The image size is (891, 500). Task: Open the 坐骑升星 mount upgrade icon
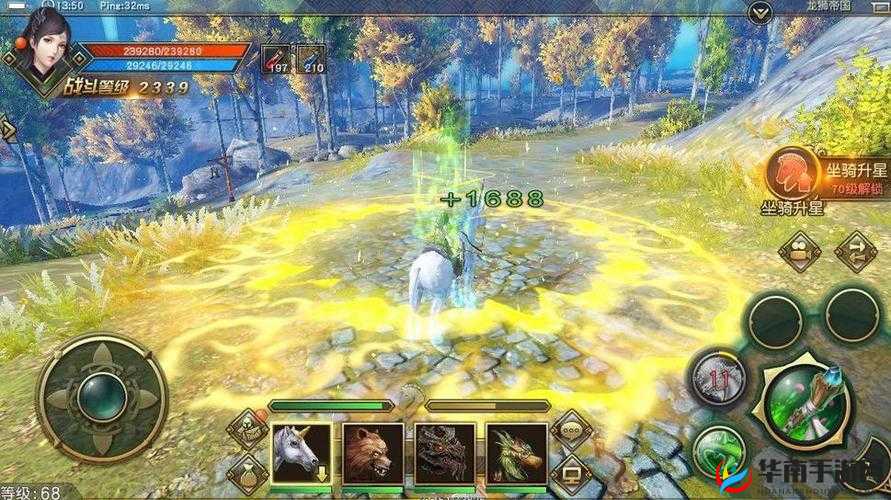point(787,170)
